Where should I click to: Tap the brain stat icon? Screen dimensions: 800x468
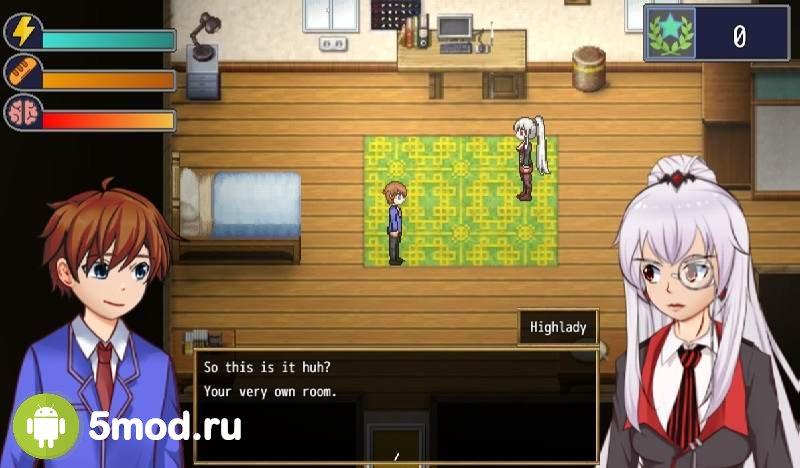click(22, 114)
